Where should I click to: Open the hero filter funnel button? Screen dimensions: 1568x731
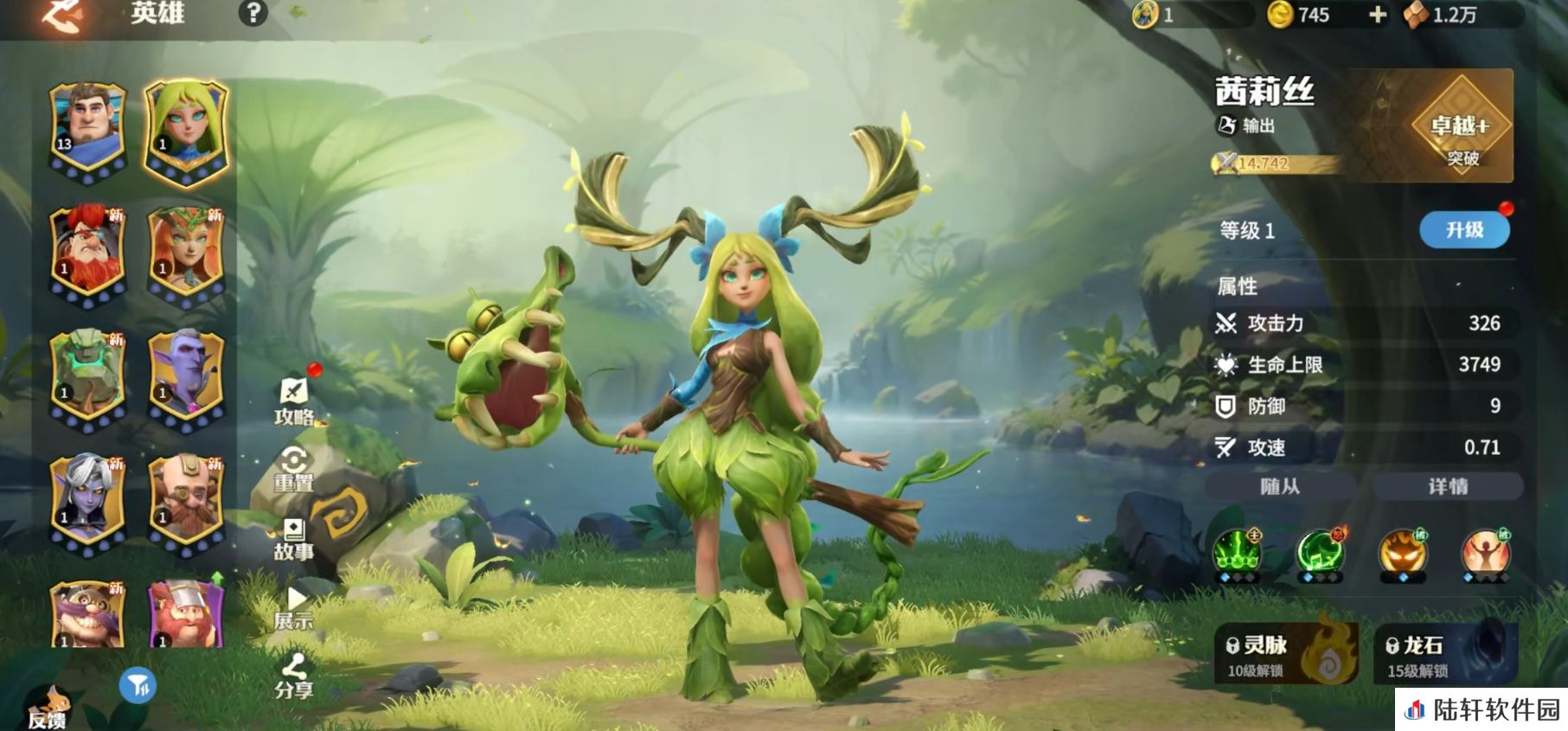pos(137,686)
